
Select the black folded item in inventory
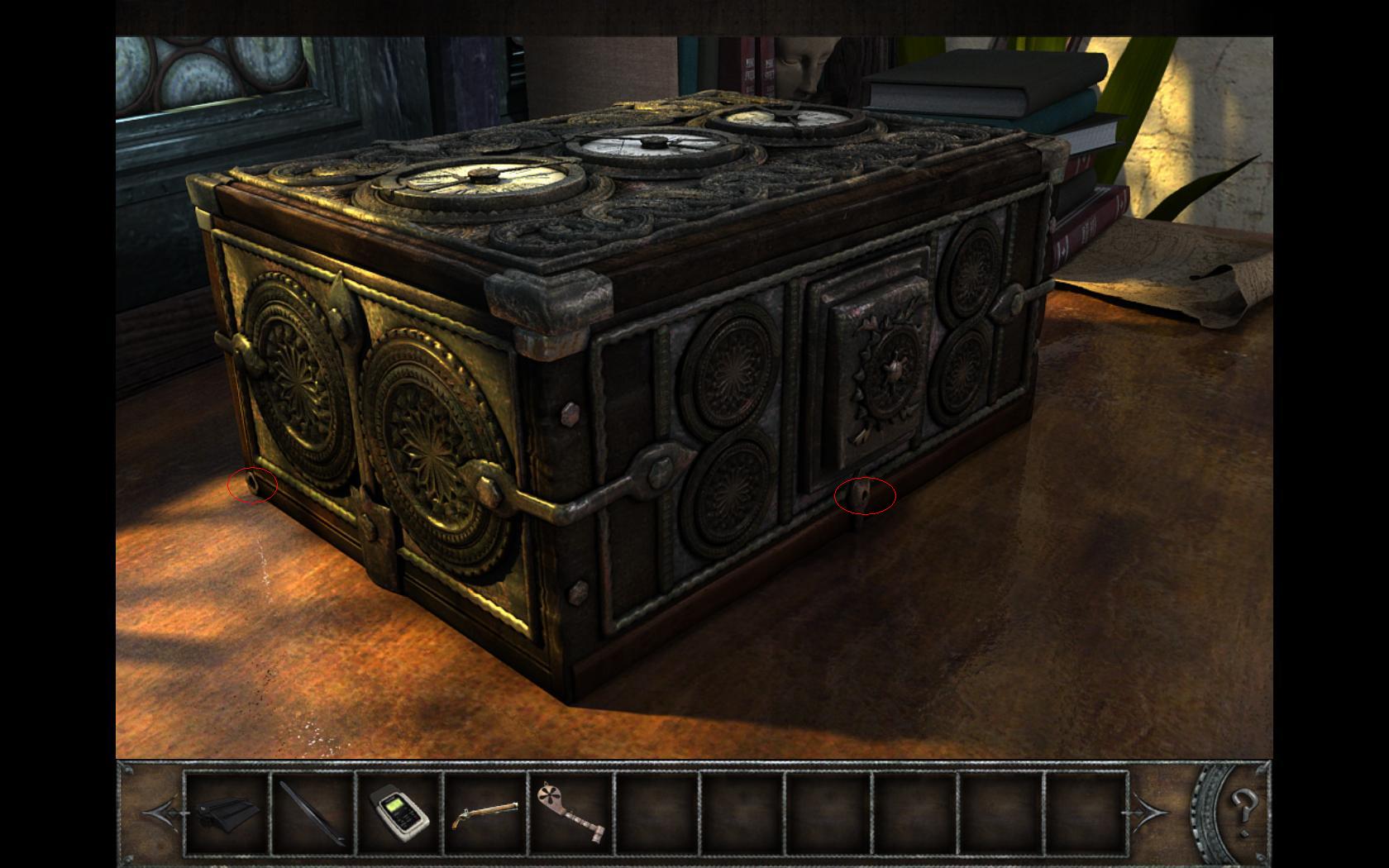coord(227,813)
